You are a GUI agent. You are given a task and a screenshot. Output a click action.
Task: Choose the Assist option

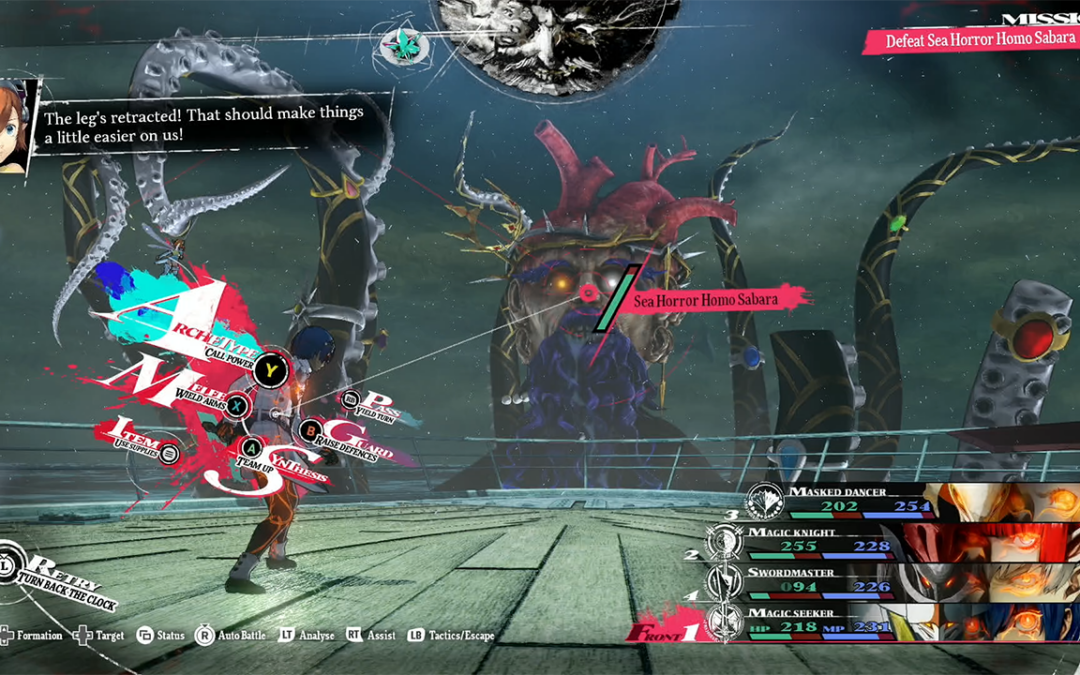371,635
